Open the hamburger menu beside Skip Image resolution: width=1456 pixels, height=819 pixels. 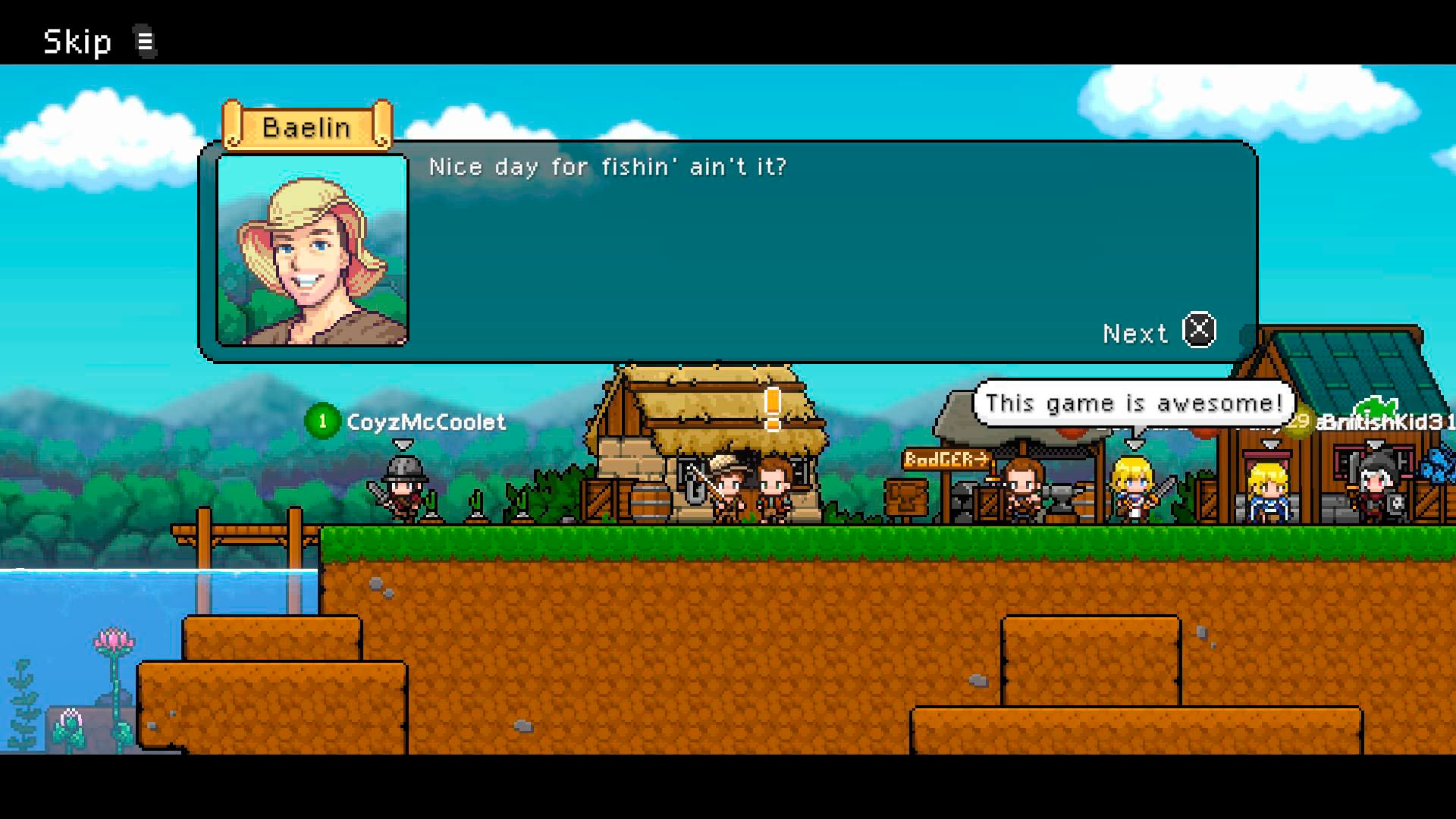click(144, 42)
